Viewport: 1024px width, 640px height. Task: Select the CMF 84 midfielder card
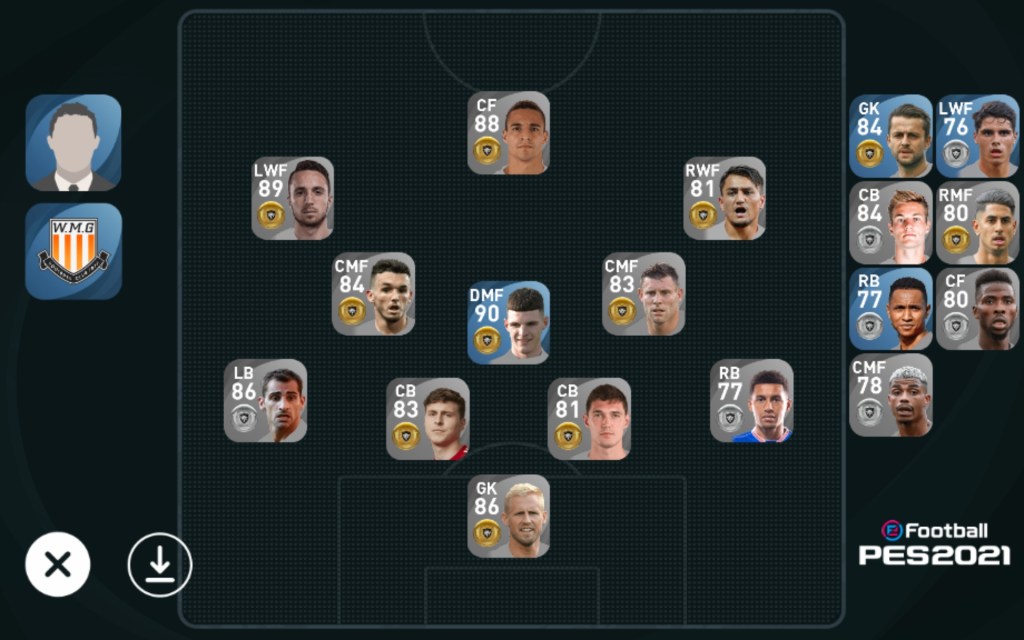point(373,294)
